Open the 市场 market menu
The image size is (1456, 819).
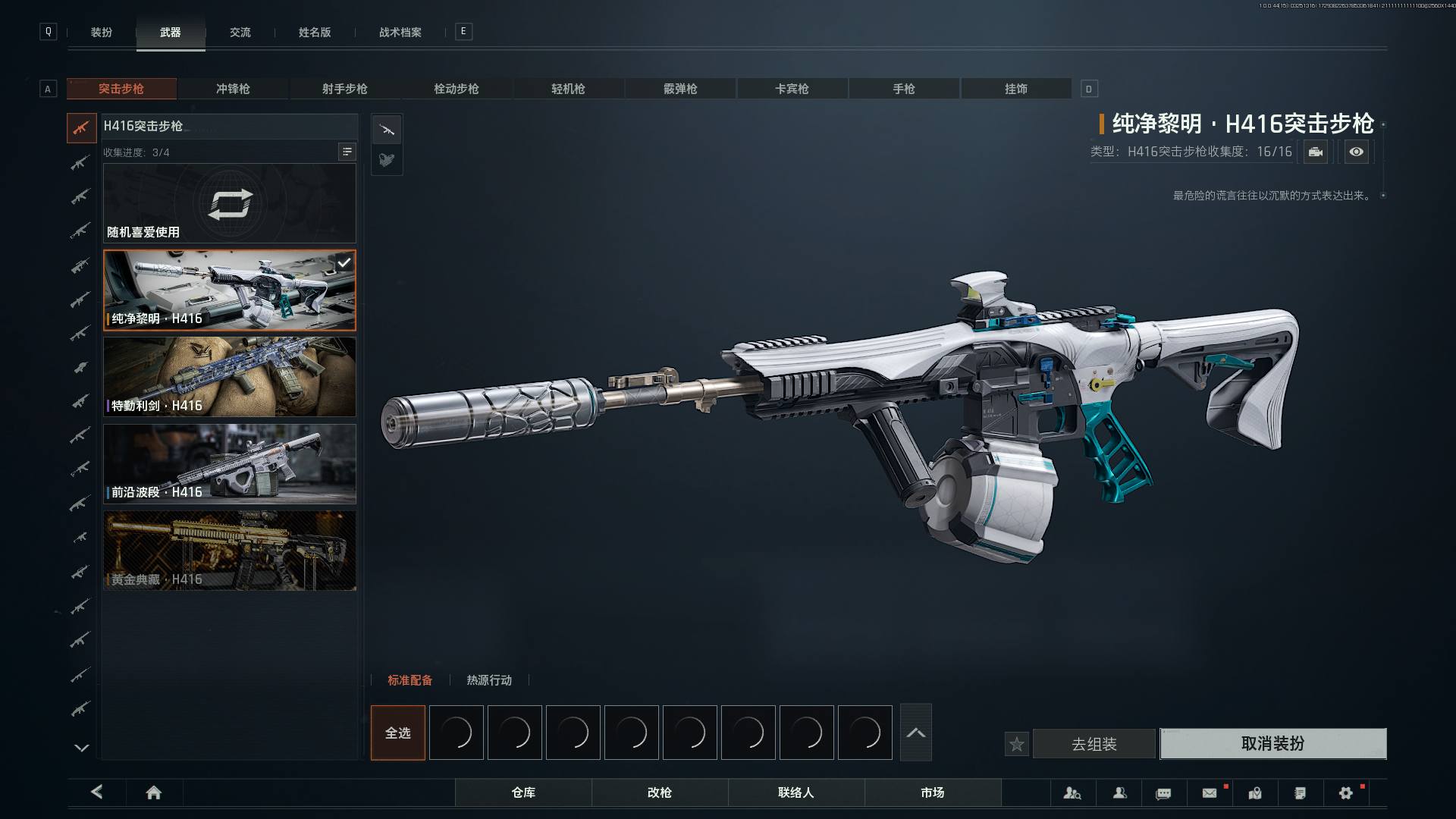[x=932, y=792]
